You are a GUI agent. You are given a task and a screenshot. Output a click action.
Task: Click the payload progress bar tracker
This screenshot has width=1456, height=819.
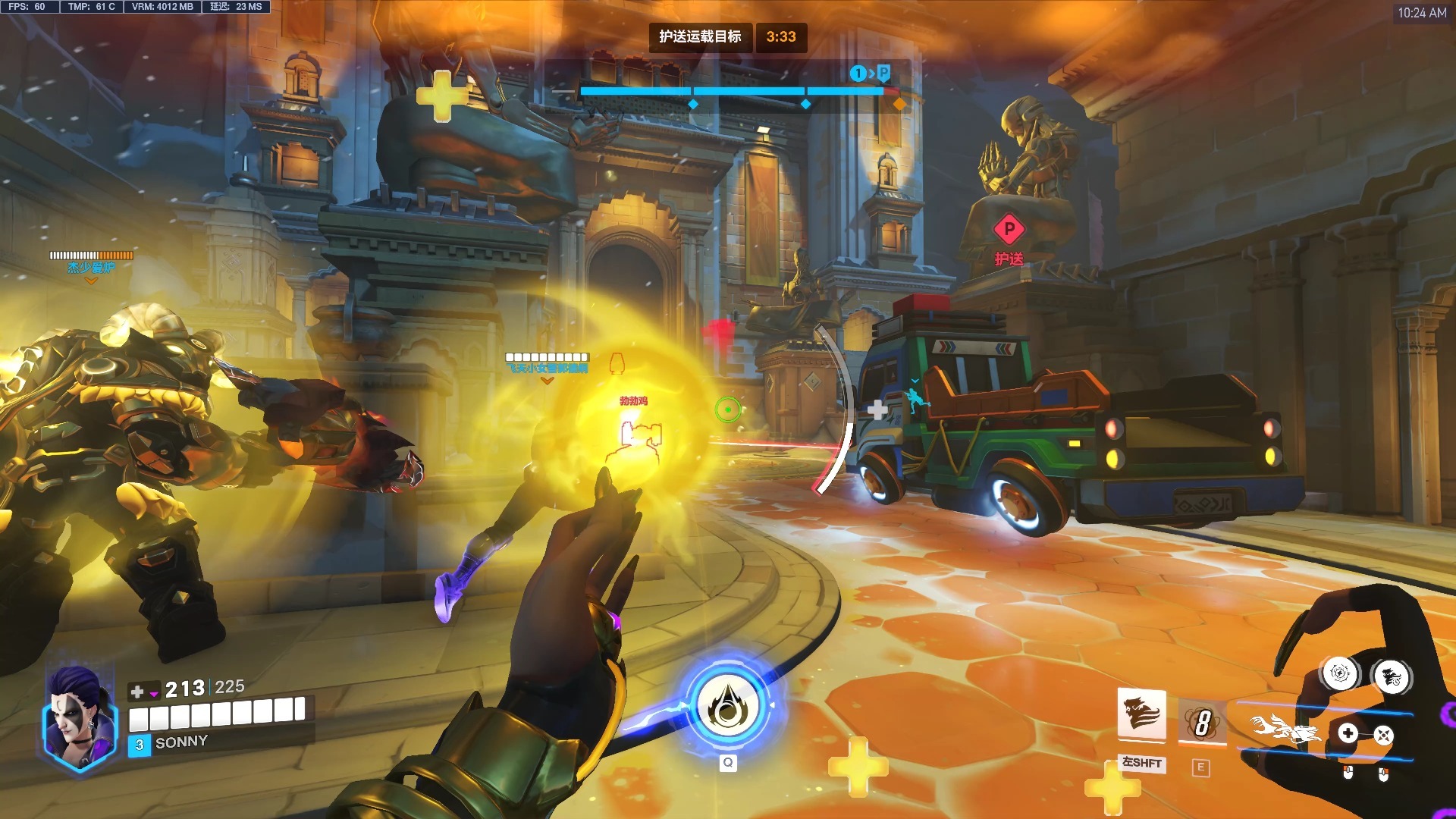point(732,92)
